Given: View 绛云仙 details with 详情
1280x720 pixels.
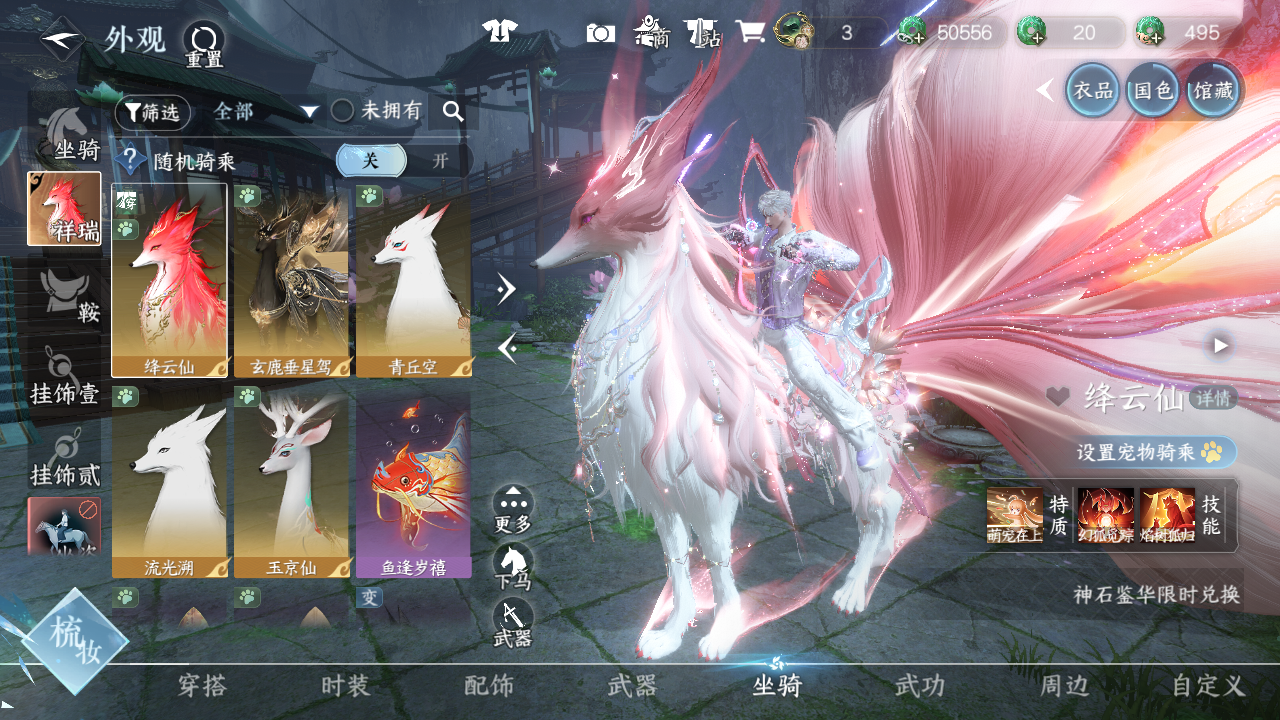Looking at the screenshot, I should click(1213, 398).
